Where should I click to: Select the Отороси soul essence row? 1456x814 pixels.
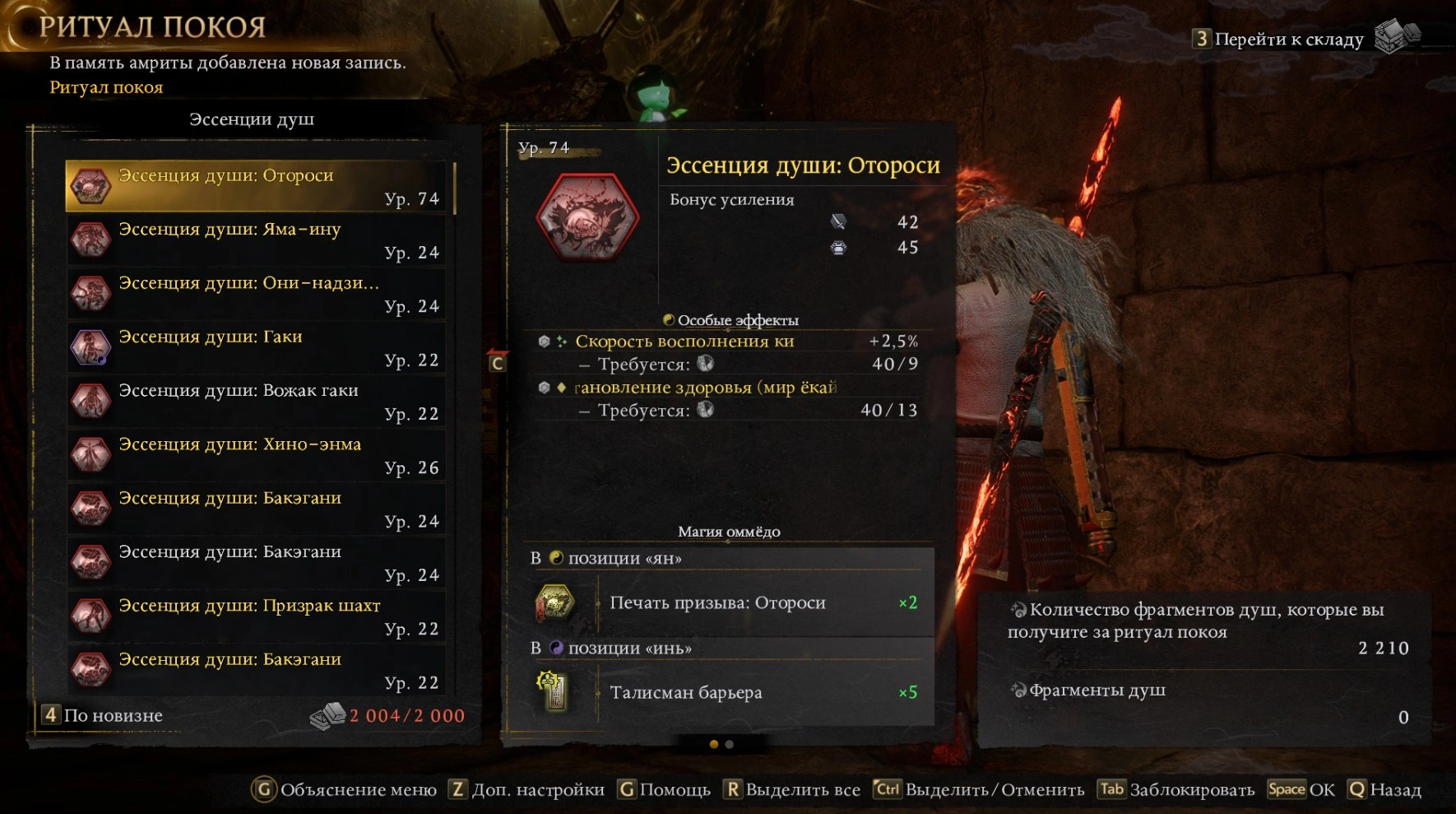click(x=257, y=186)
